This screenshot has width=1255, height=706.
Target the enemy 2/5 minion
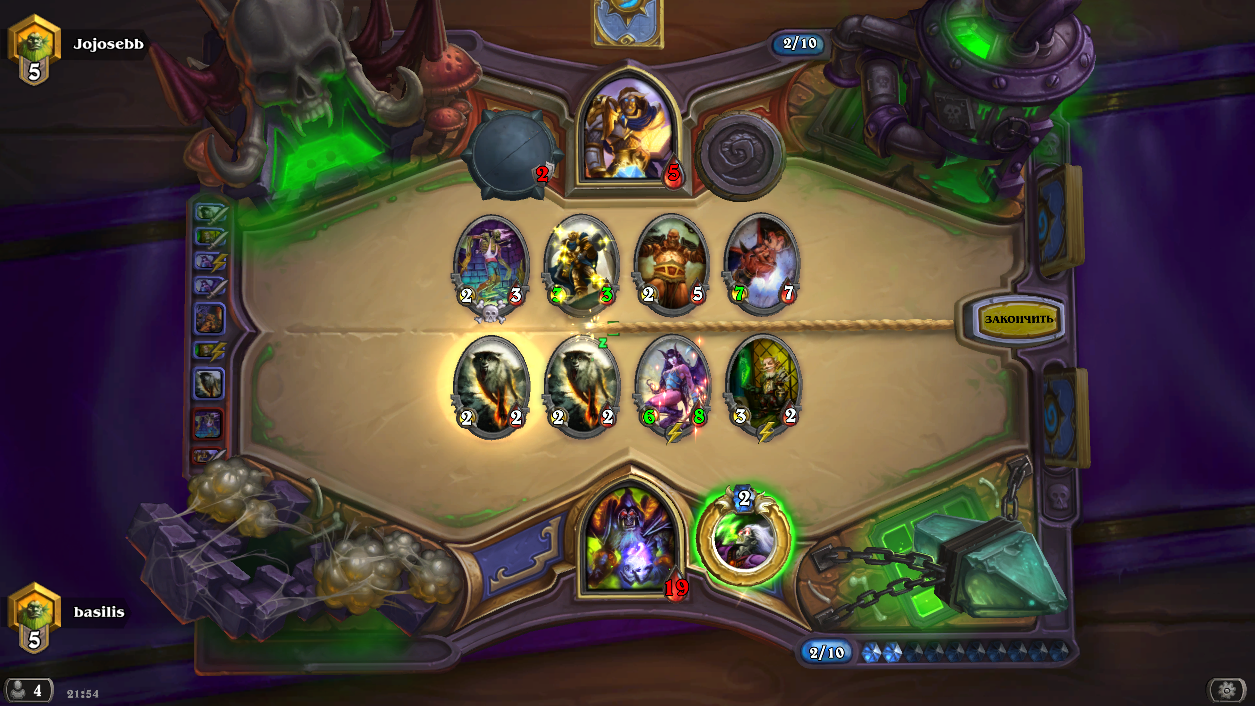pyautogui.click(x=672, y=263)
